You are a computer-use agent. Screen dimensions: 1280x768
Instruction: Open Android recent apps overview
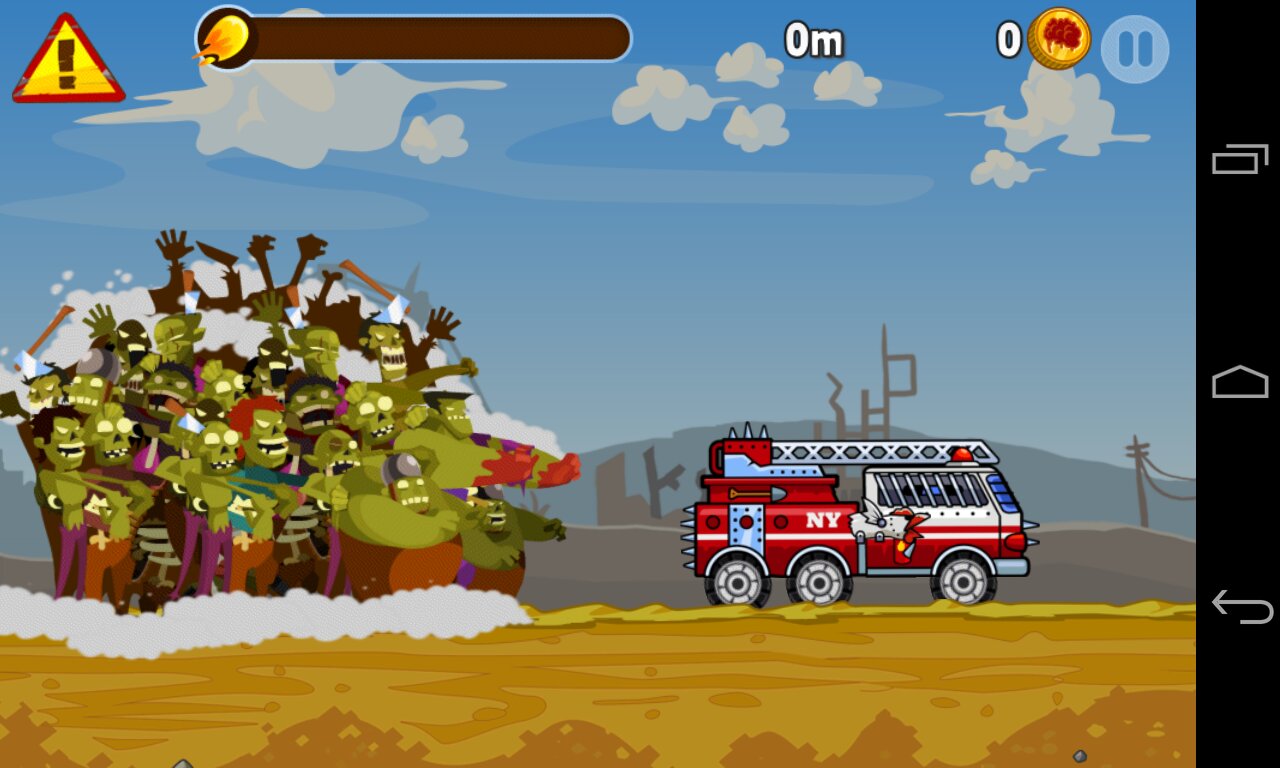click(x=1240, y=159)
